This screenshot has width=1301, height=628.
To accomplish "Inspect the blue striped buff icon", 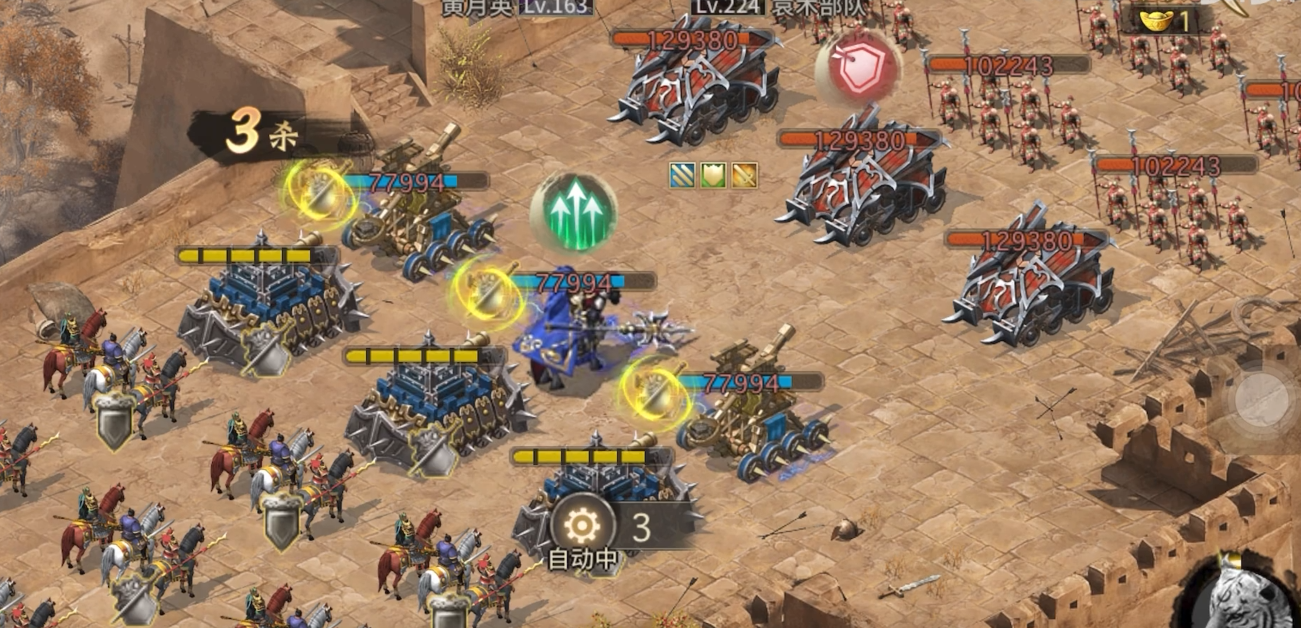I will point(682,176).
